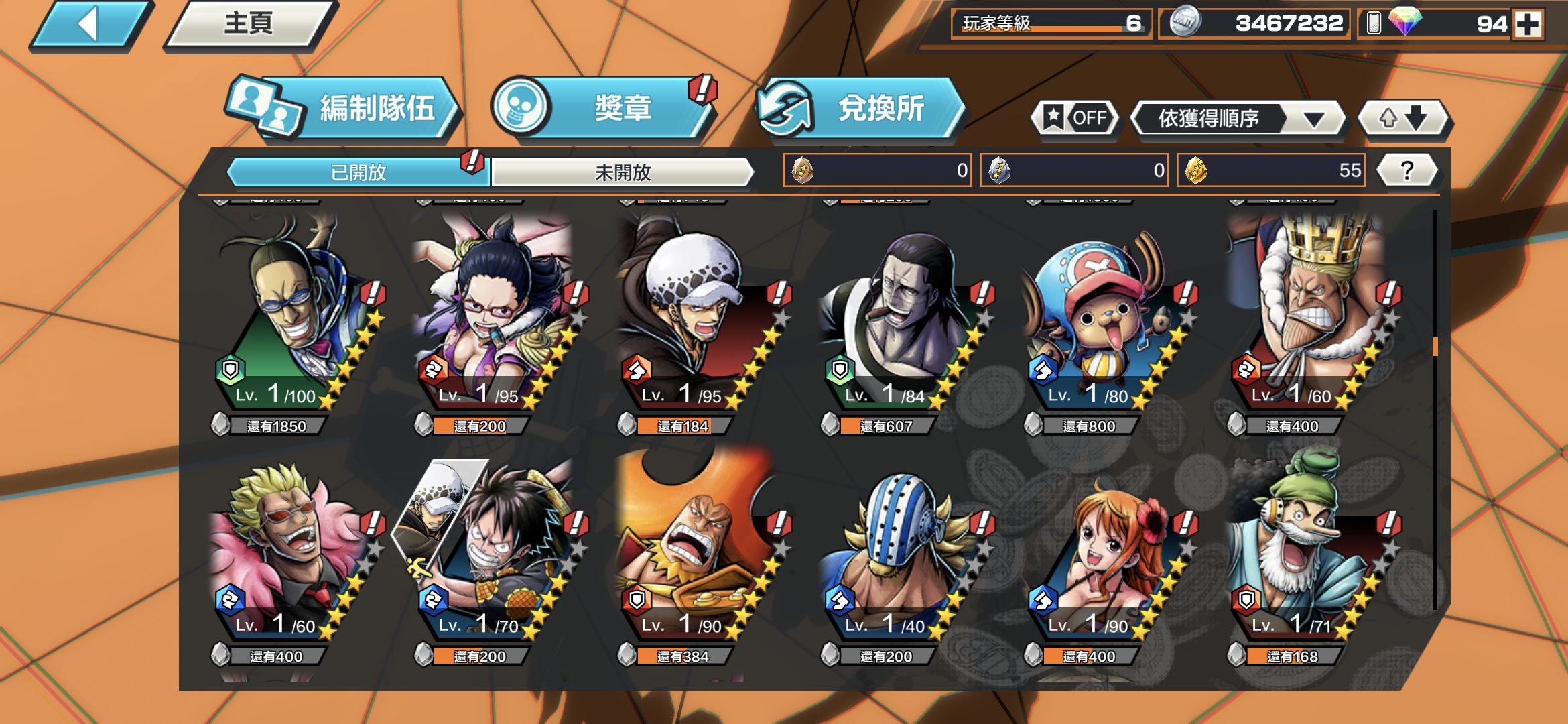Show help with the question mark button

click(1407, 170)
